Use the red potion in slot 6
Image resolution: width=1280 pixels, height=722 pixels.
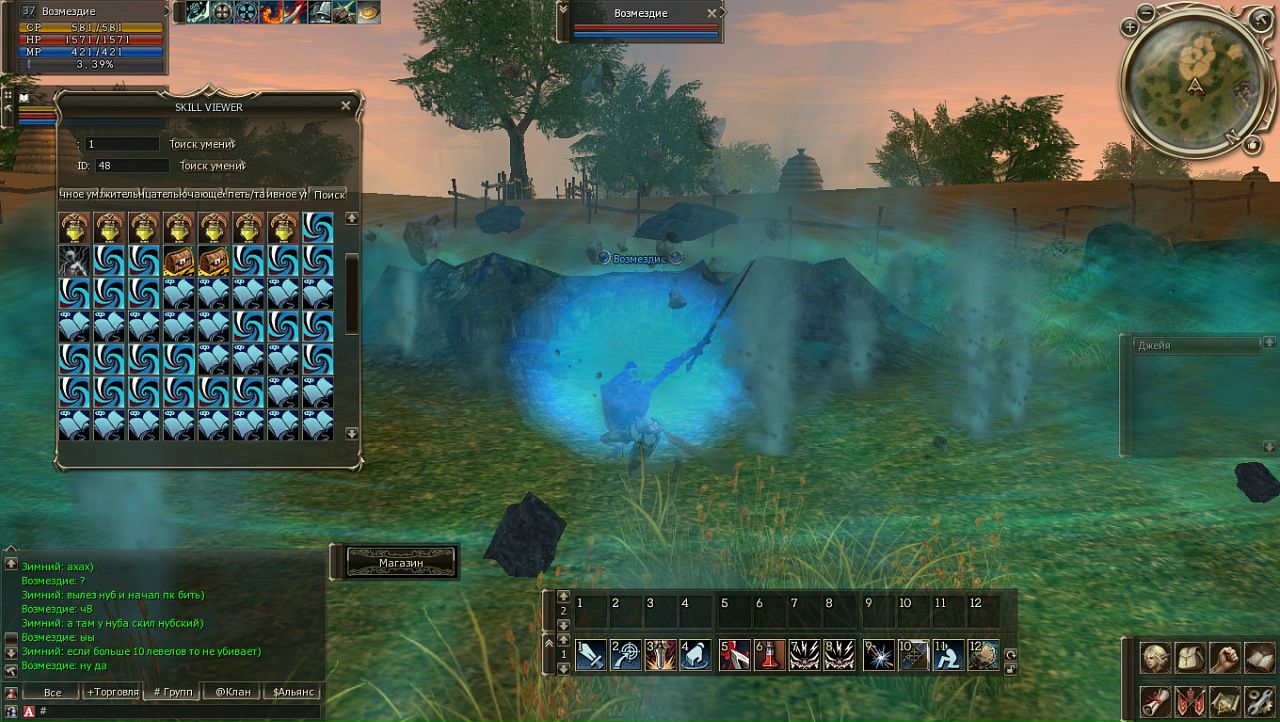click(768, 655)
